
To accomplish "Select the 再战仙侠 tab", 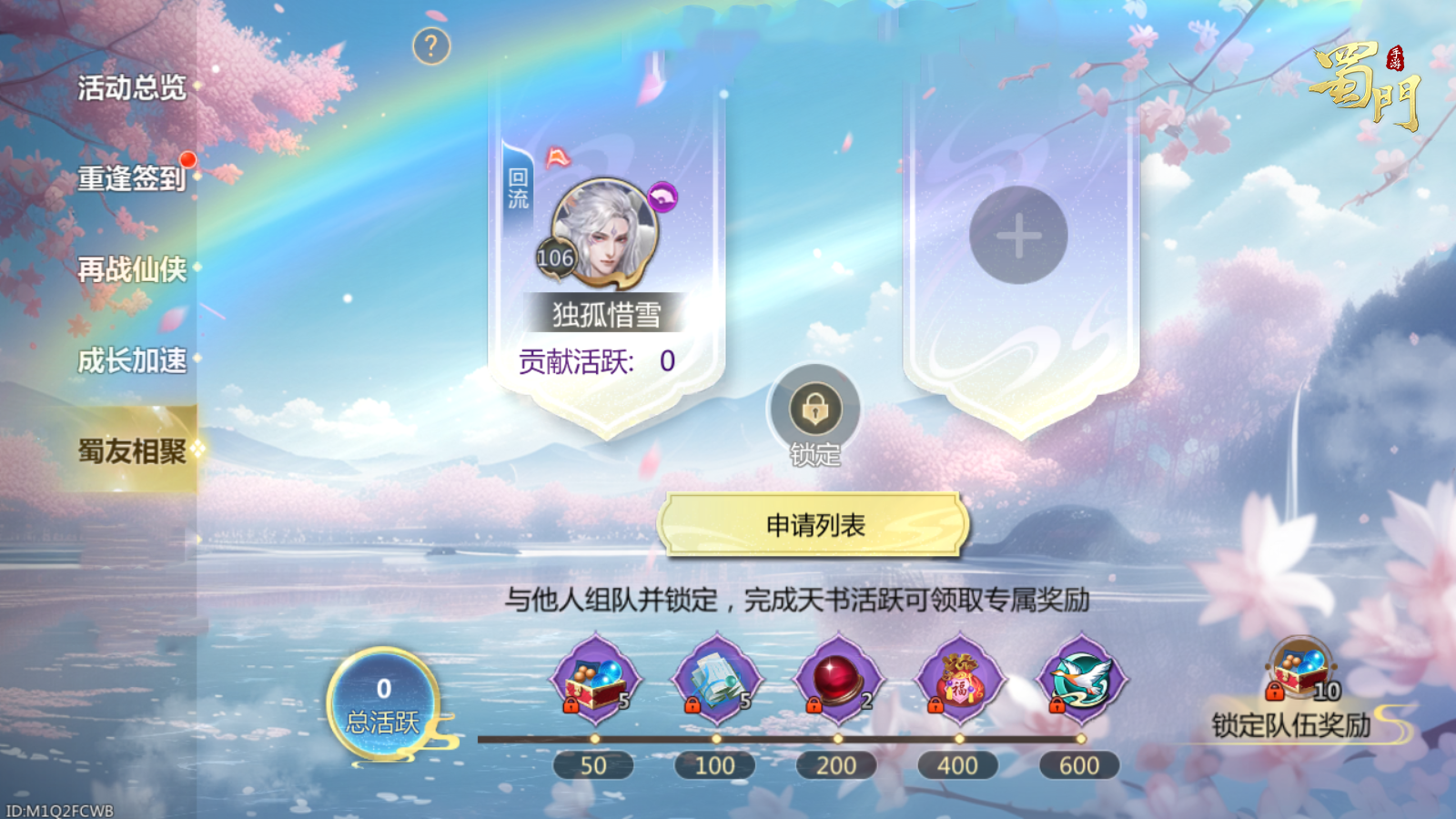I will 131,269.
